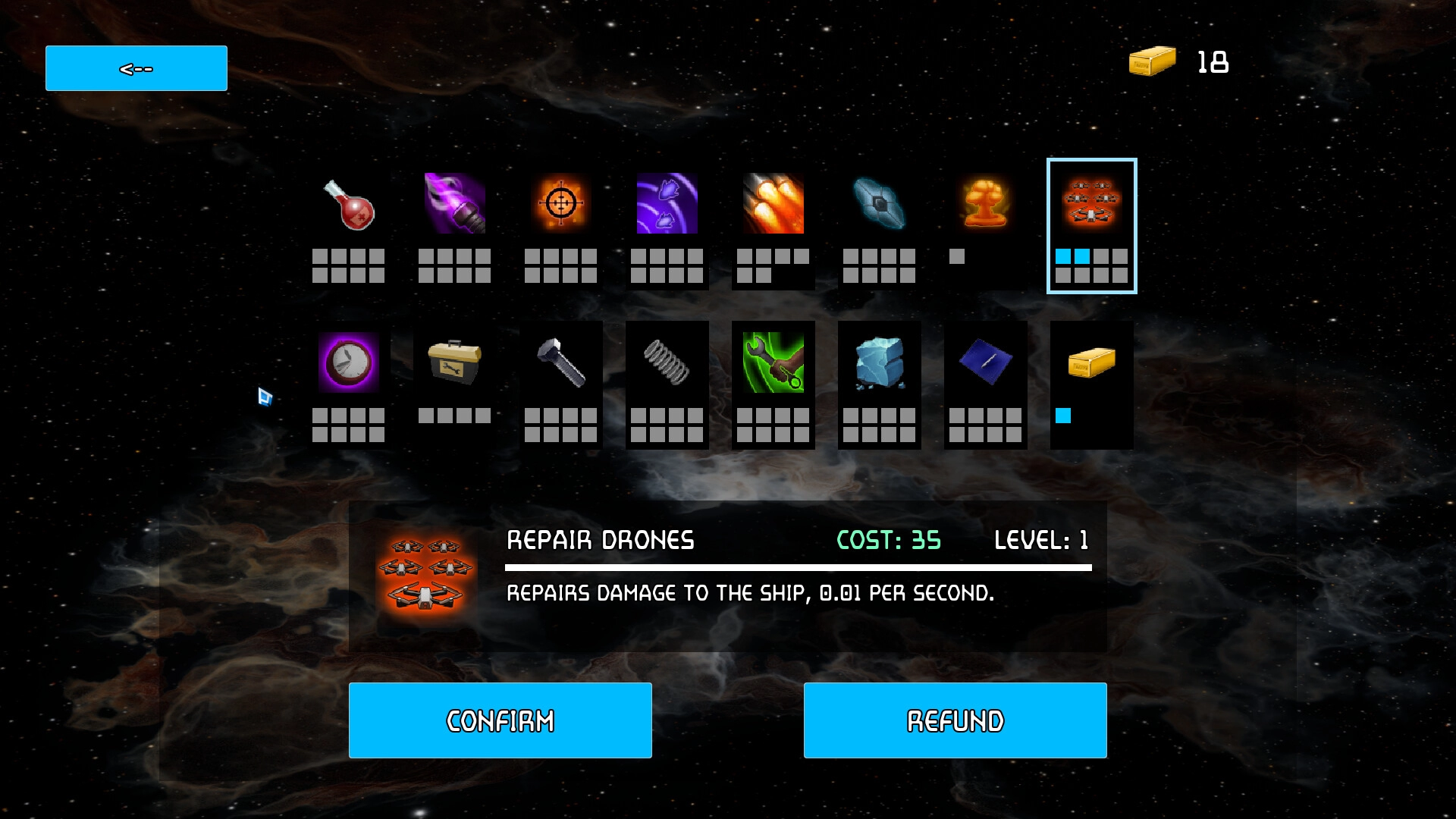Choose the green wrench repair upgrade
The image size is (1456, 819).
(773, 362)
